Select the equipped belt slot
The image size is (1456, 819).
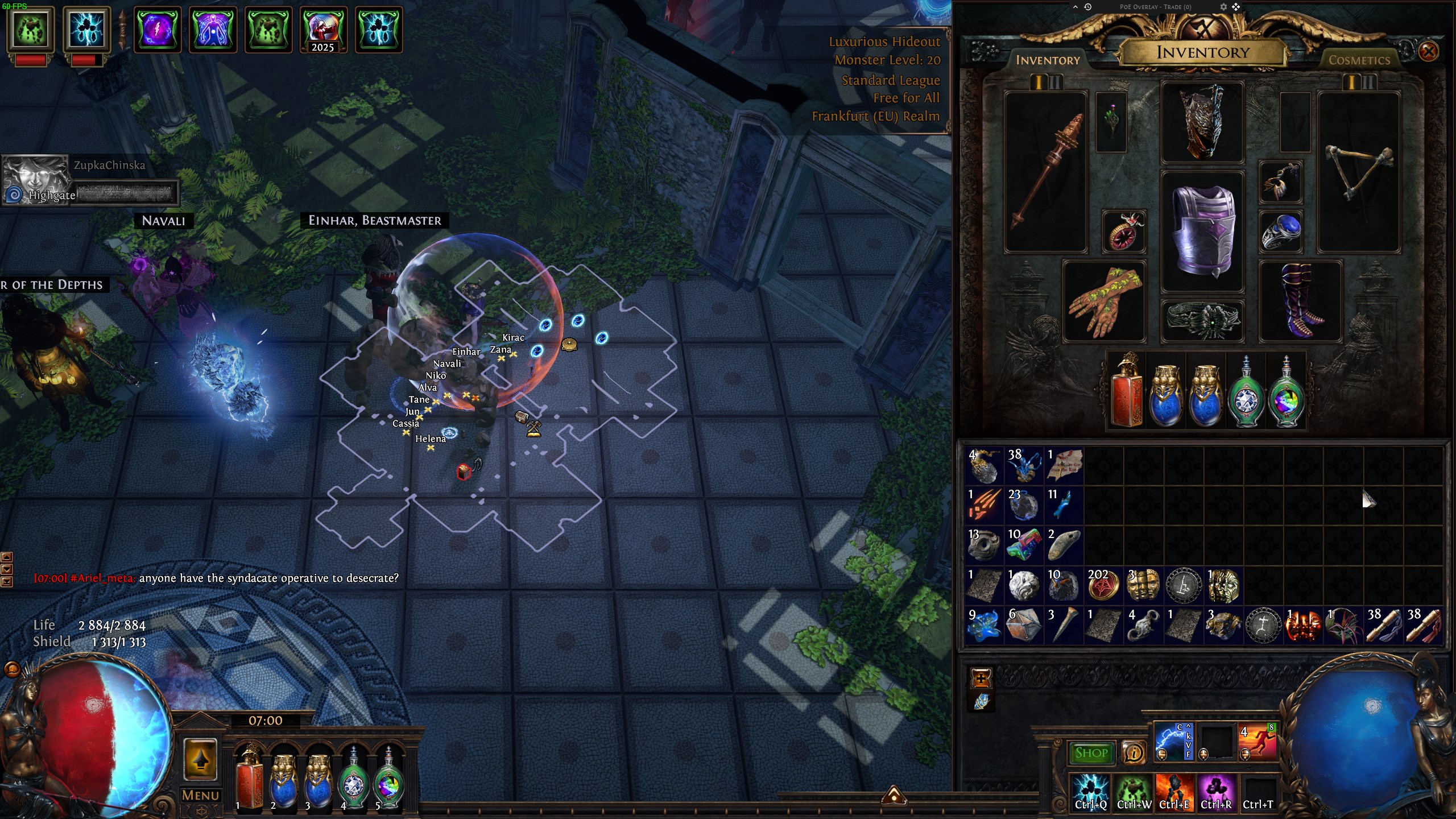(1203, 320)
